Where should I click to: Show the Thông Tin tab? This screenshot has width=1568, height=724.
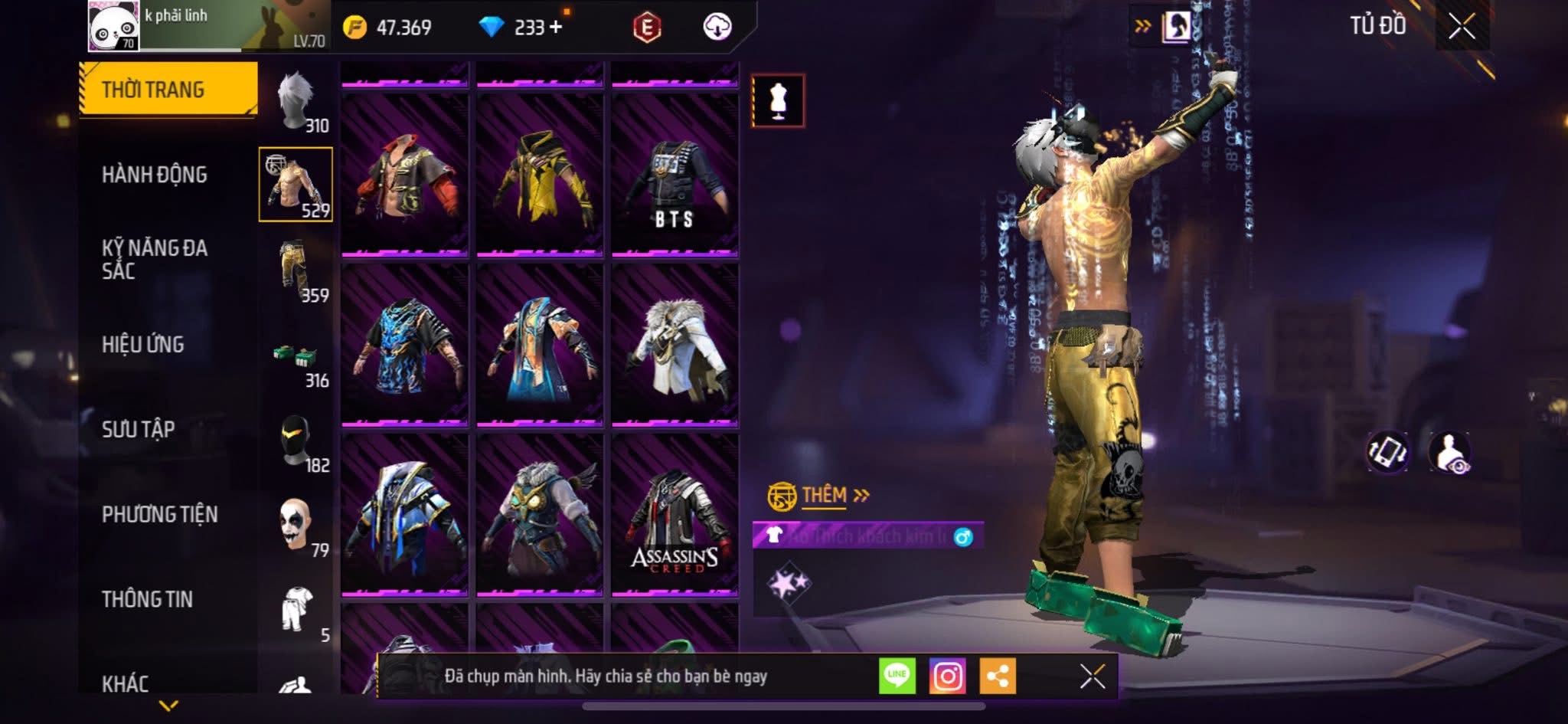[x=147, y=599]
